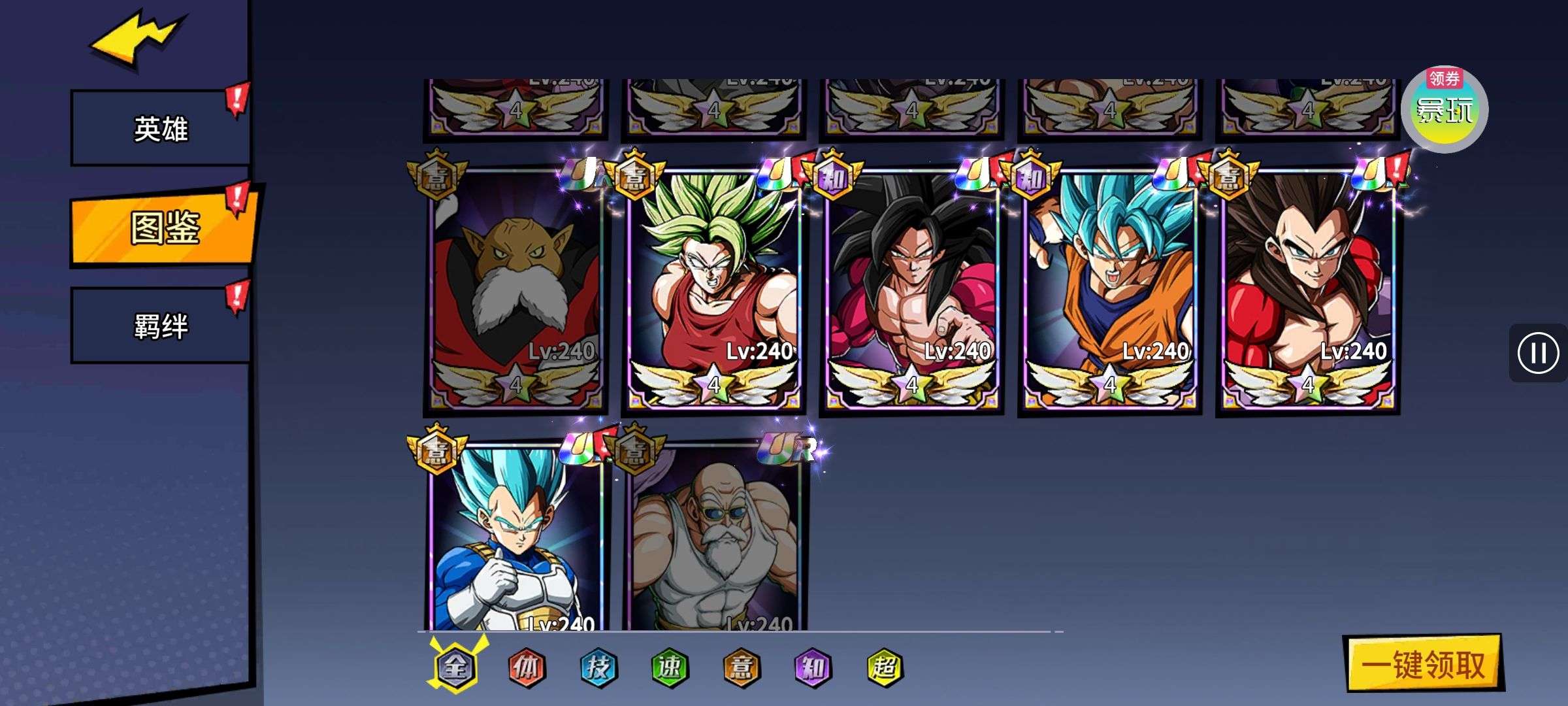Pick the blue-haired Goku in orange gi card

1109,288
